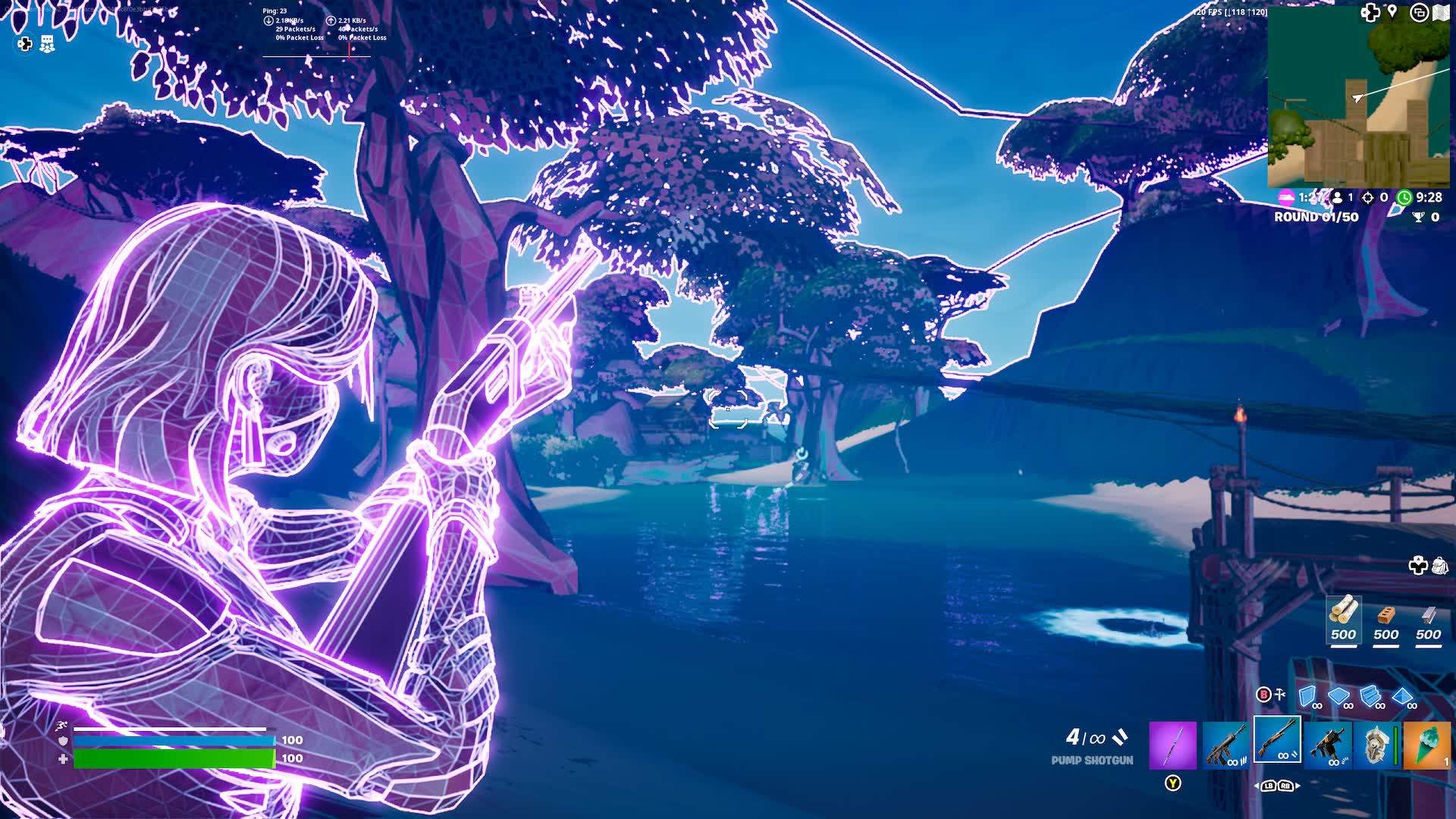Select the stairs building piece
The width and height of the screenshot is (1456, 819).
(1370, 696)
